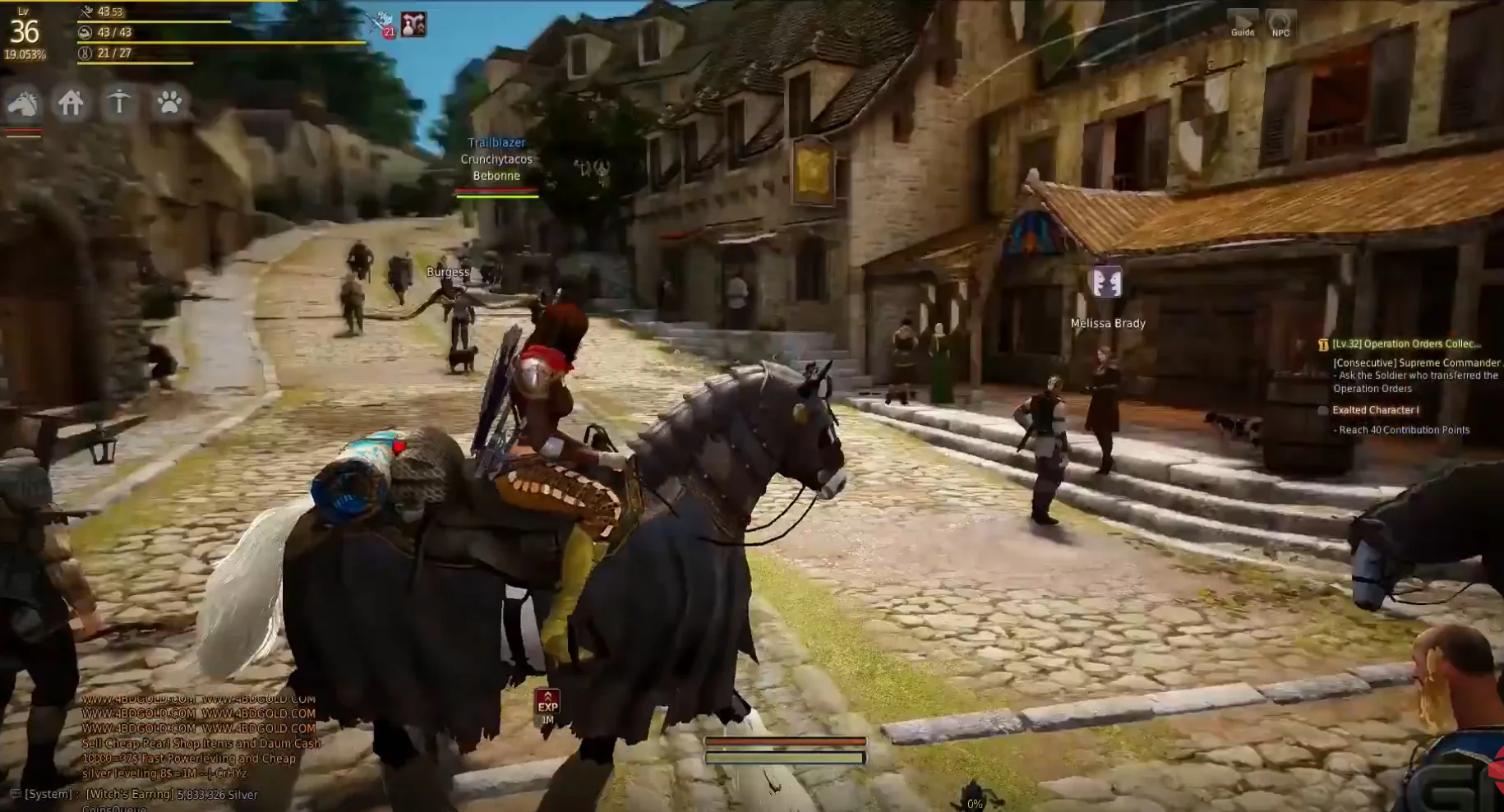Open the Guide button
Image resolution: width=1504 pixels, height=812 pixels.
coord(1242,23)
